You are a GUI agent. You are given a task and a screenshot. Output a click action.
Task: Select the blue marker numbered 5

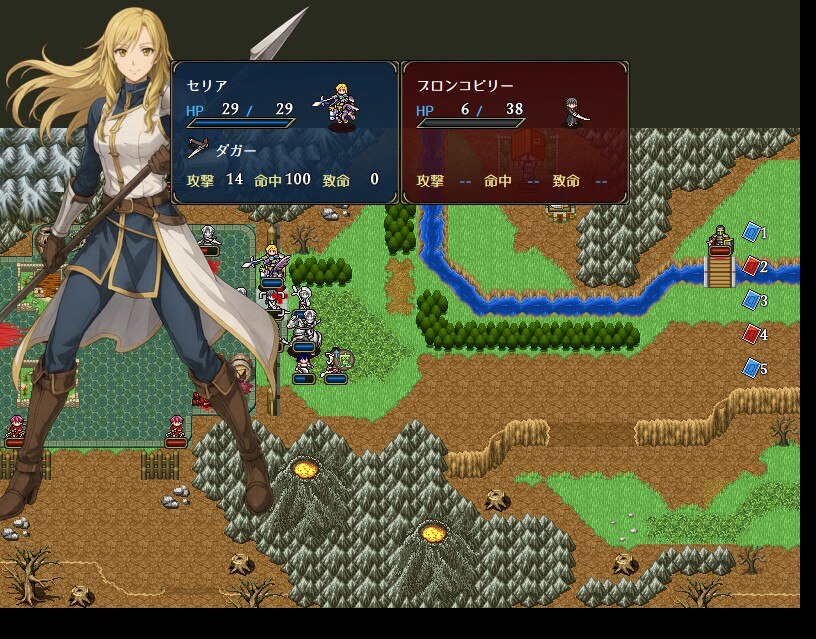click(752, 368)
